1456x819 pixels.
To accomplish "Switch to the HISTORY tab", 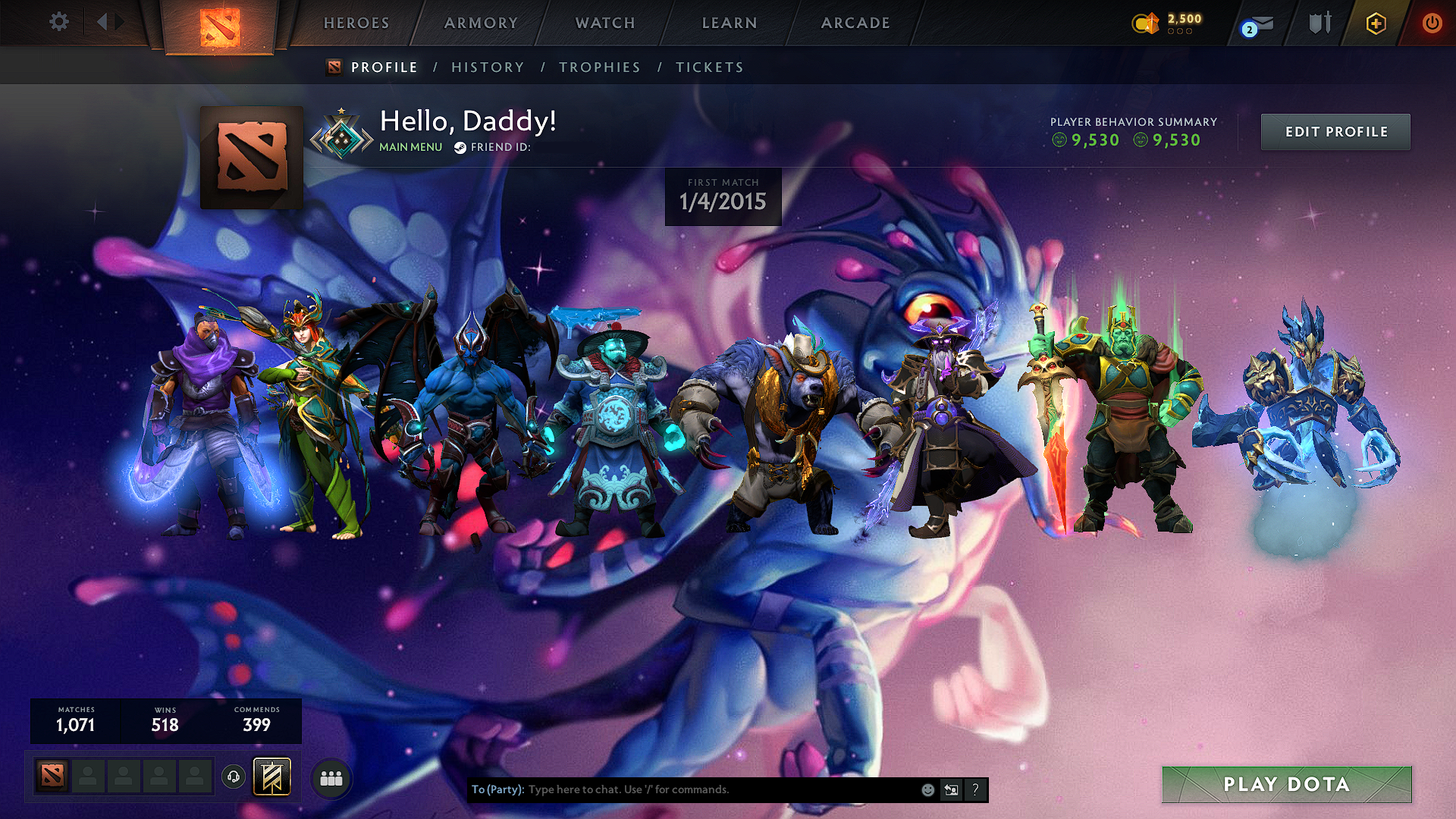I will (488, 67).
